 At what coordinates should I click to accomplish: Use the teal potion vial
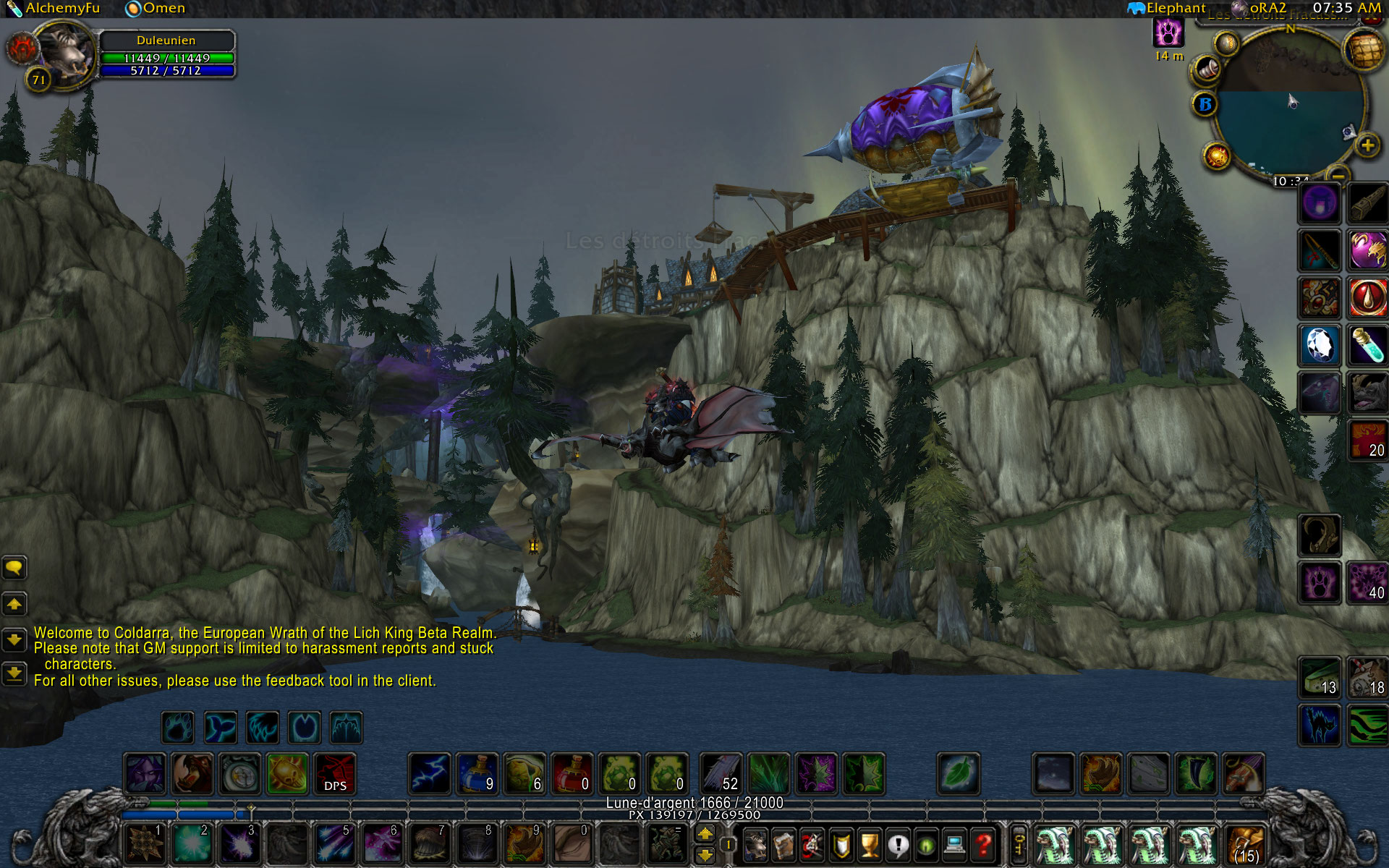[1367, 344]
